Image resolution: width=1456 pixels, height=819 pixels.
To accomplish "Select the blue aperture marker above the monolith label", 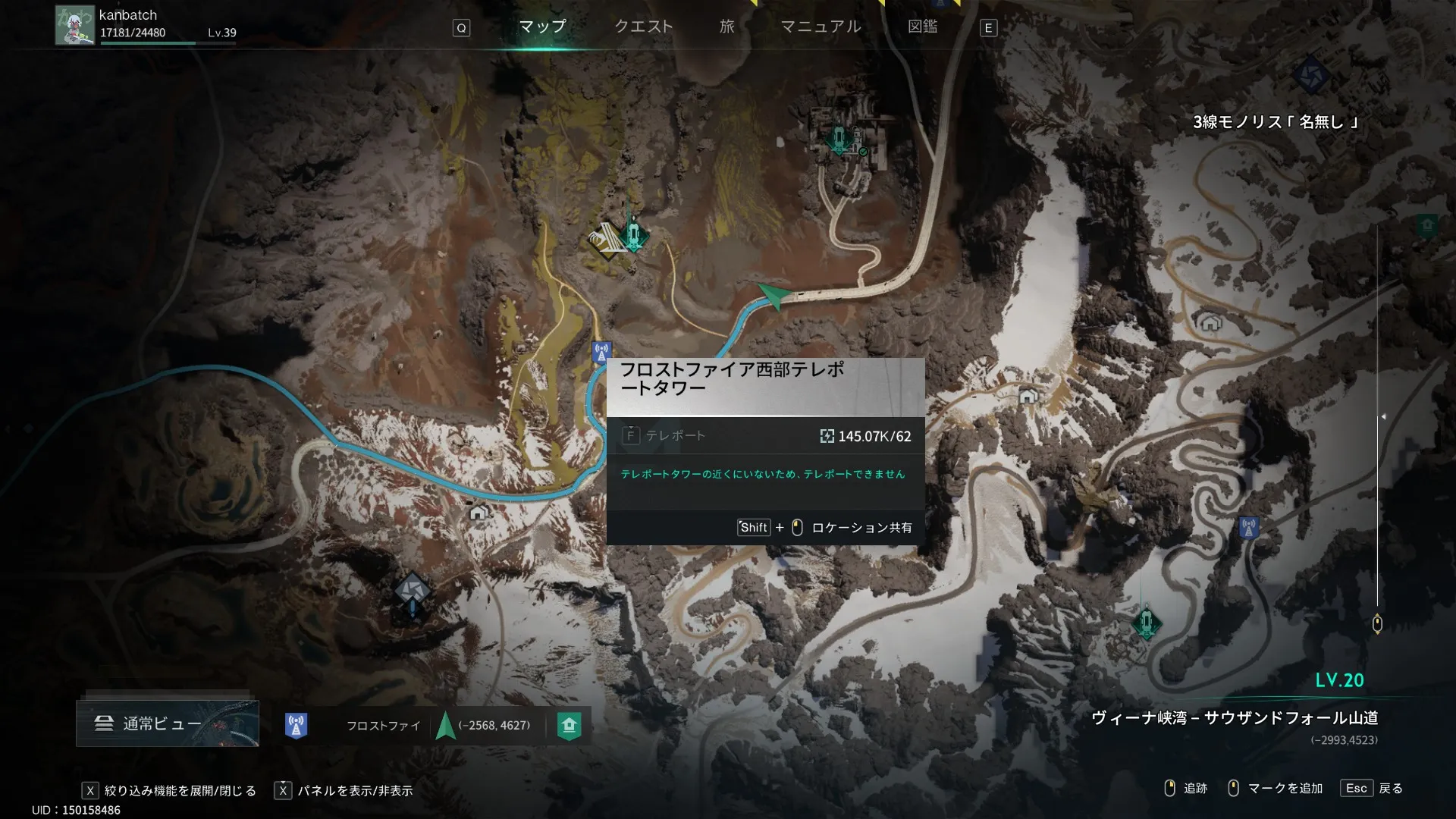I will click(x=1310, y=76).
